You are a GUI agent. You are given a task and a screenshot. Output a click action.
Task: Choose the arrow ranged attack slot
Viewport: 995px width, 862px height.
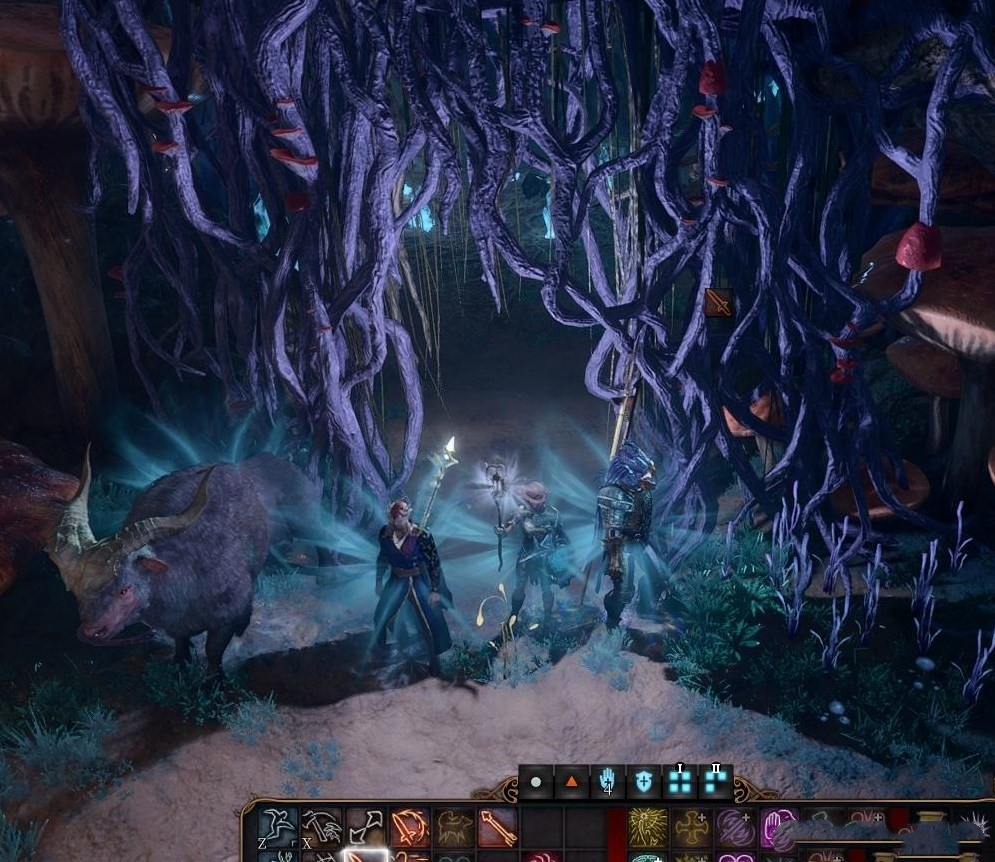[x=498, y=828]
